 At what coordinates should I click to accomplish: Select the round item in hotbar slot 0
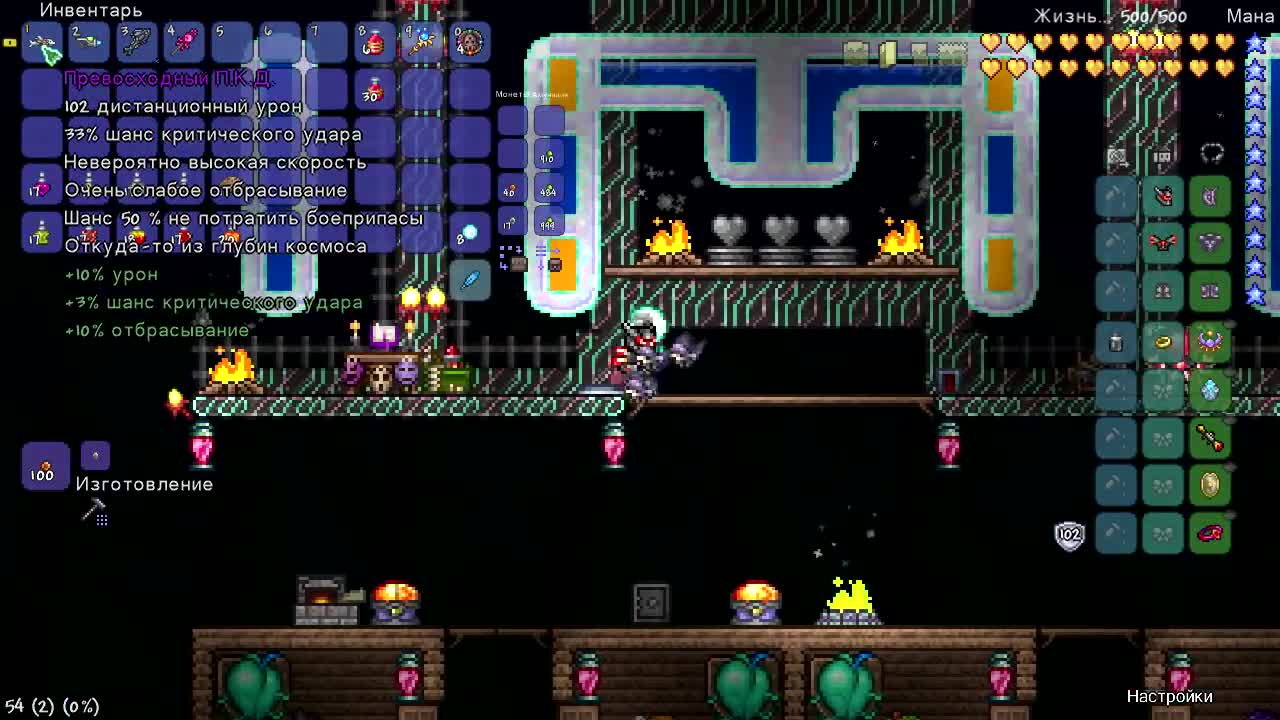click(x=468, y=43)
